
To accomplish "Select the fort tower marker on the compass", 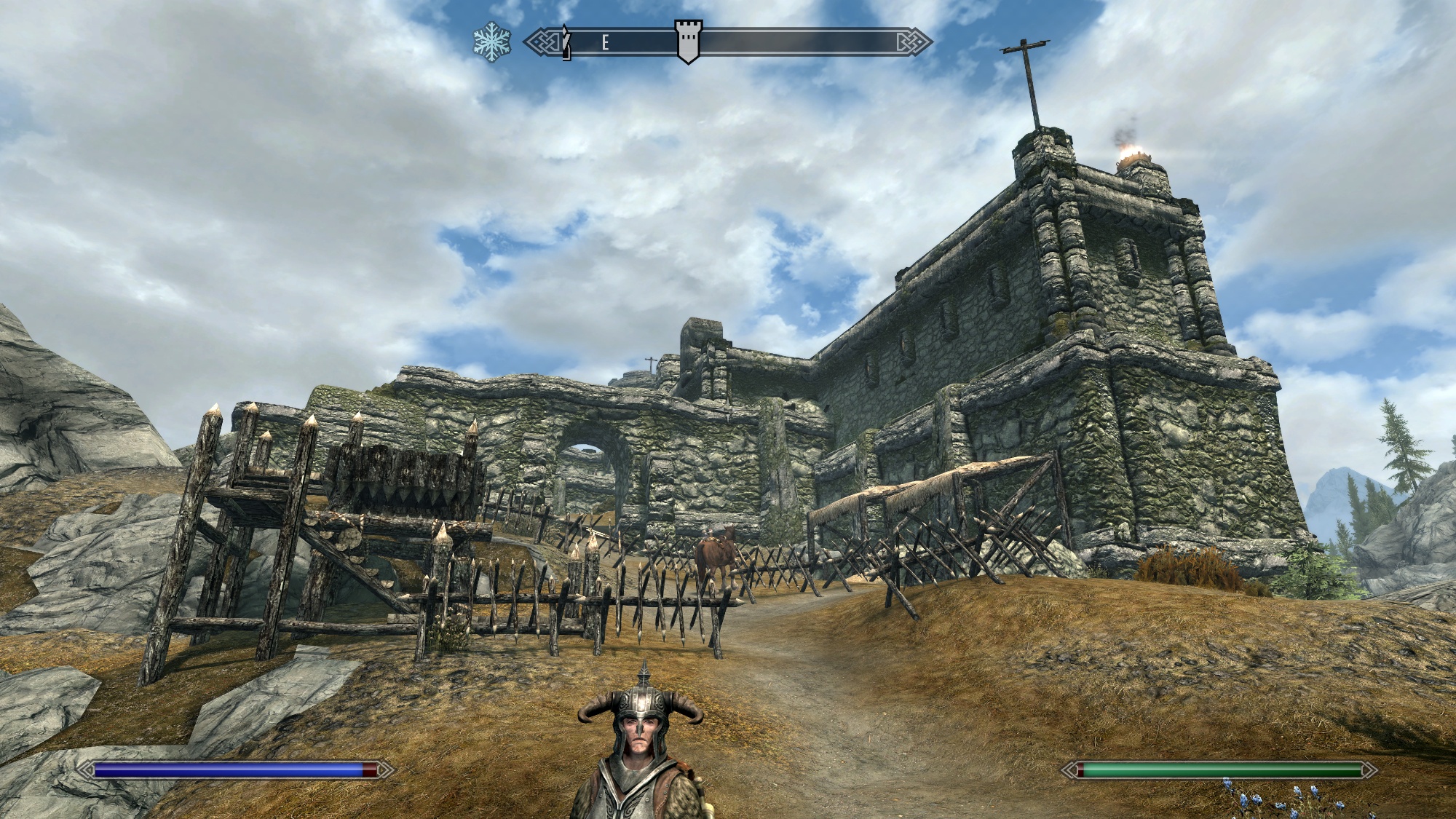I will pyautogui.click(x=688, y=41).
